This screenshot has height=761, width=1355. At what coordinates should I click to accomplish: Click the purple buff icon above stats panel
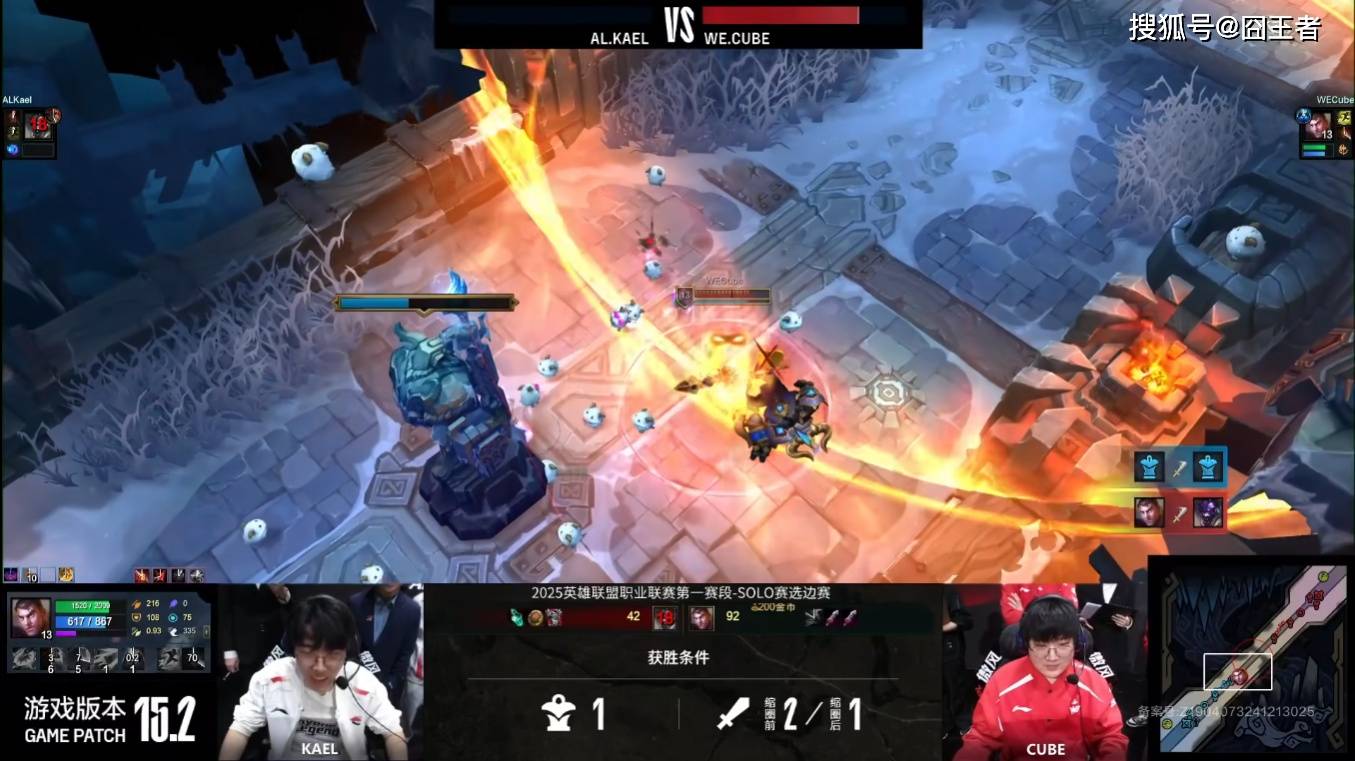click(12, 575)
